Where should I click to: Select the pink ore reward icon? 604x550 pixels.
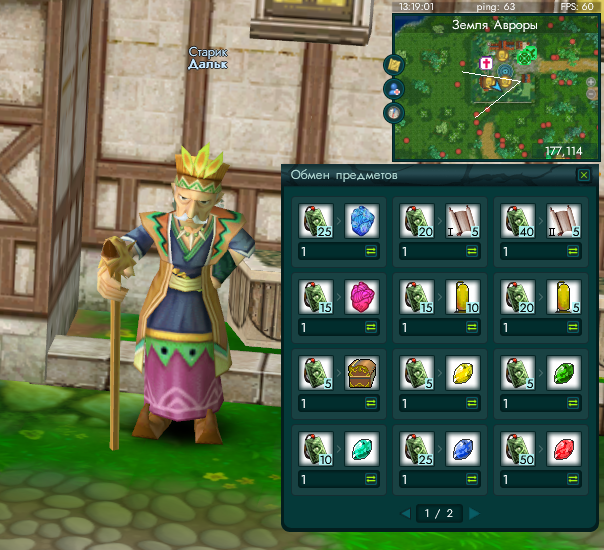pos(360,297)
